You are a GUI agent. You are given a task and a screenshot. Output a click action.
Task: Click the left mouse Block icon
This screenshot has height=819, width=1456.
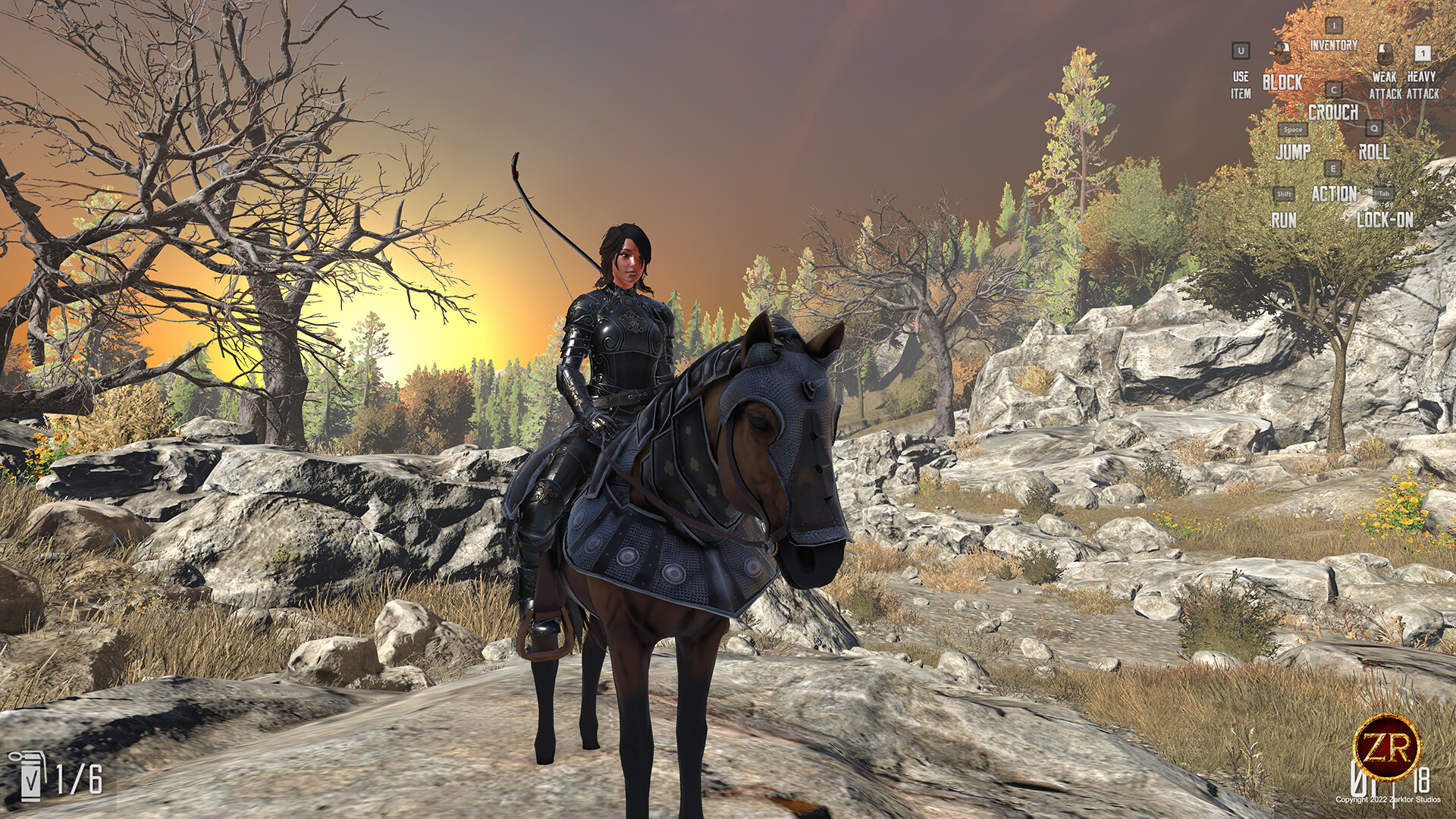click(x=1282, y=53)
